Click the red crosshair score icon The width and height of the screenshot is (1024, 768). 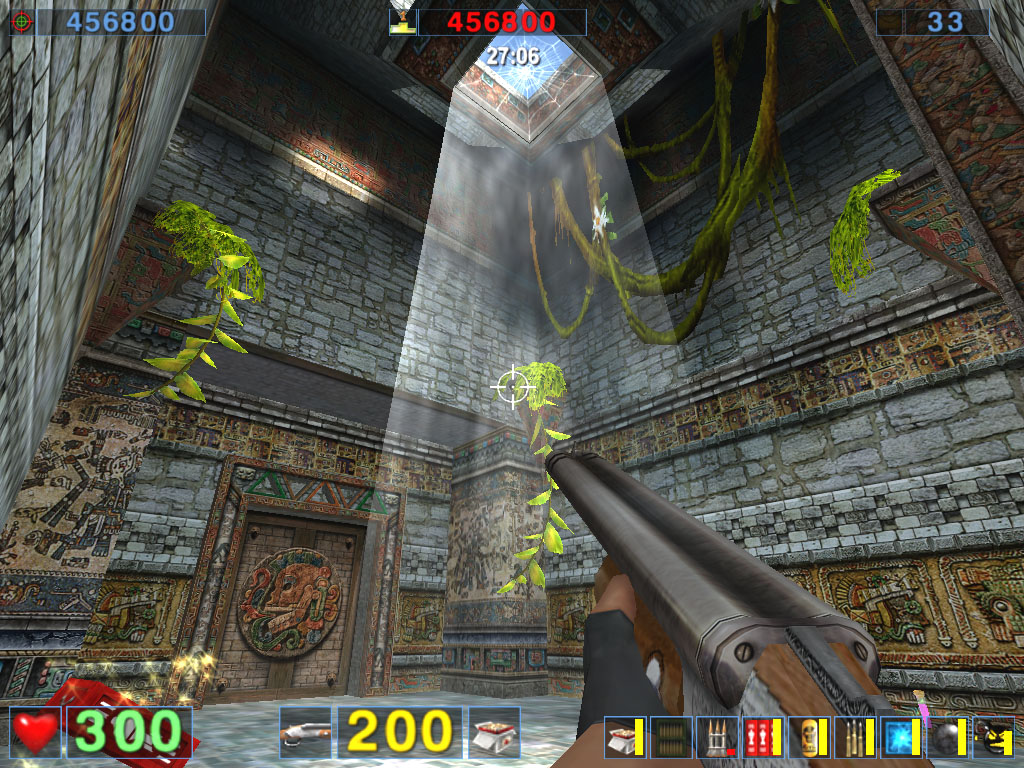(x=22, y=22)
